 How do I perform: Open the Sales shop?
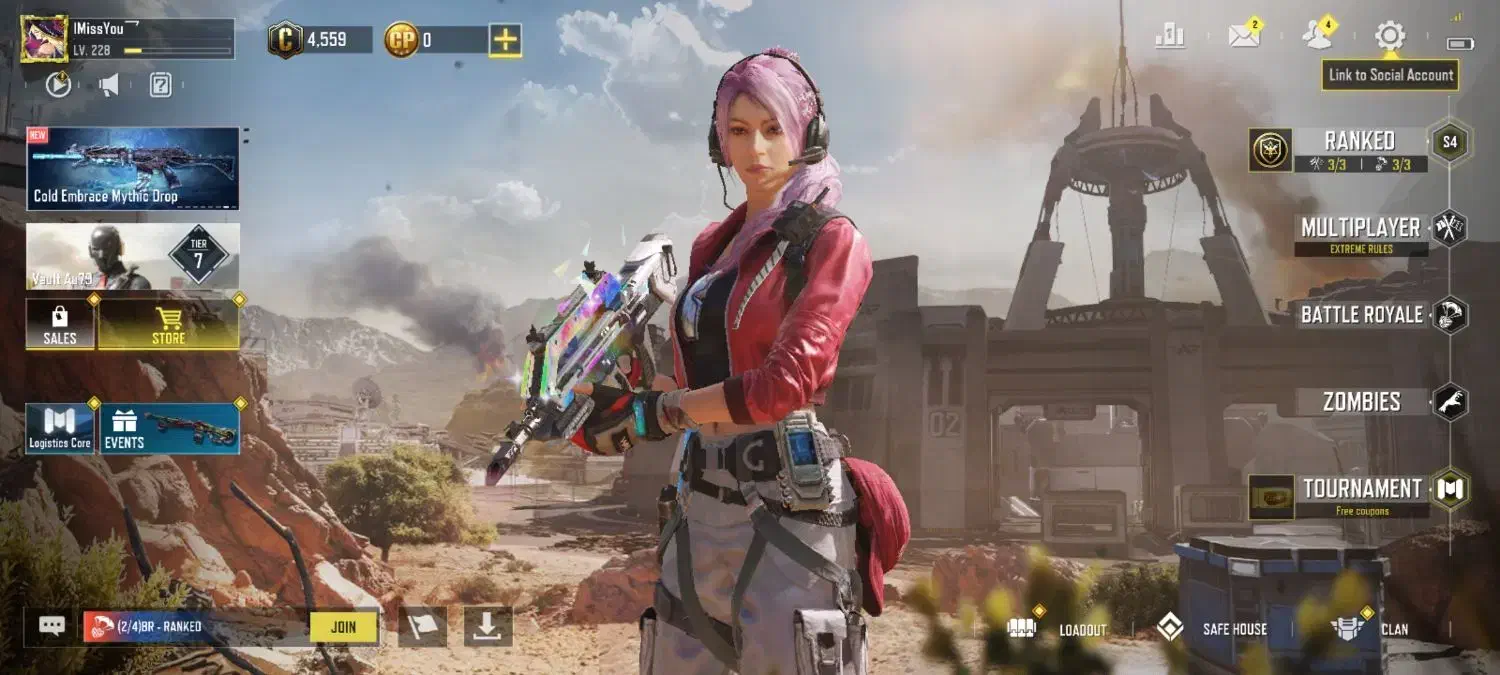(60, 324)
